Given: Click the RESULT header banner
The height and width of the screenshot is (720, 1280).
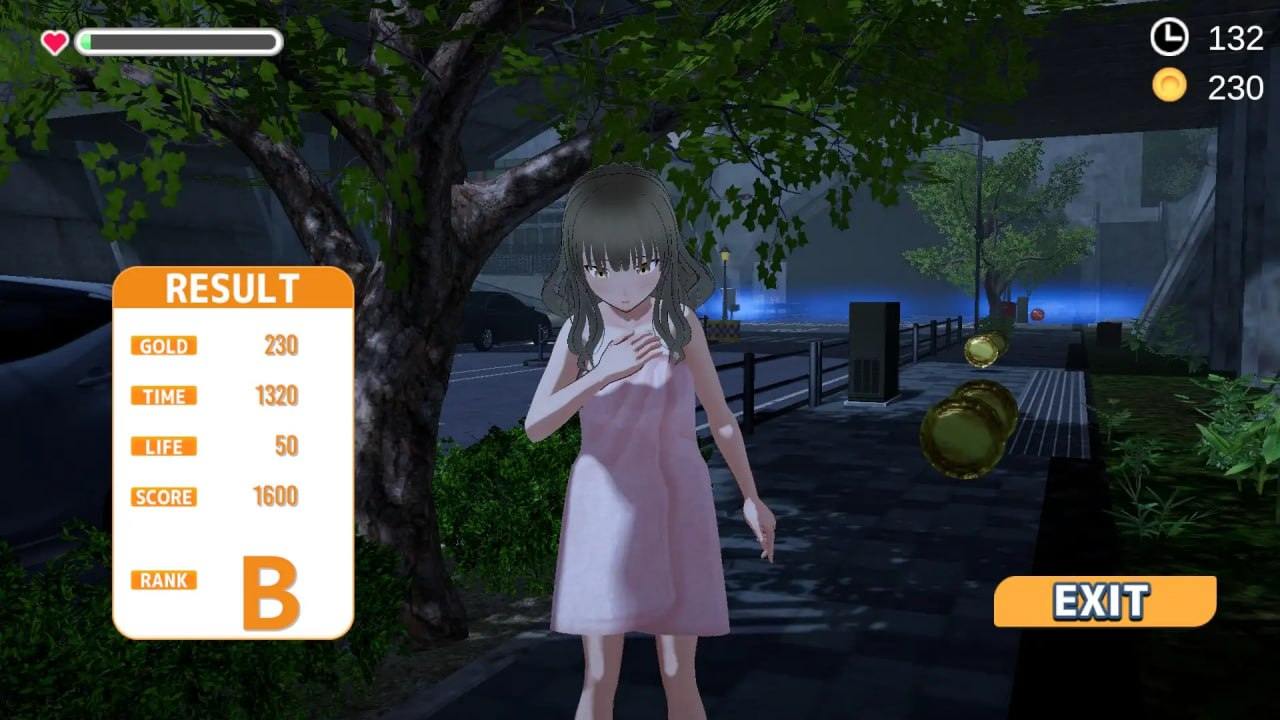Looking at the screenshot, I should (x=232, y=287).
